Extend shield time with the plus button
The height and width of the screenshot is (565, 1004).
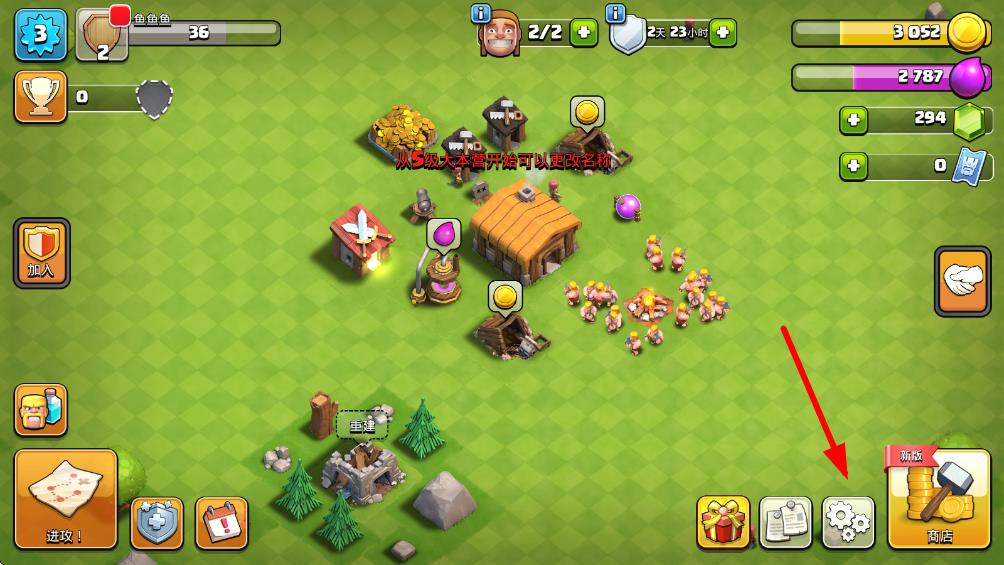722,33
